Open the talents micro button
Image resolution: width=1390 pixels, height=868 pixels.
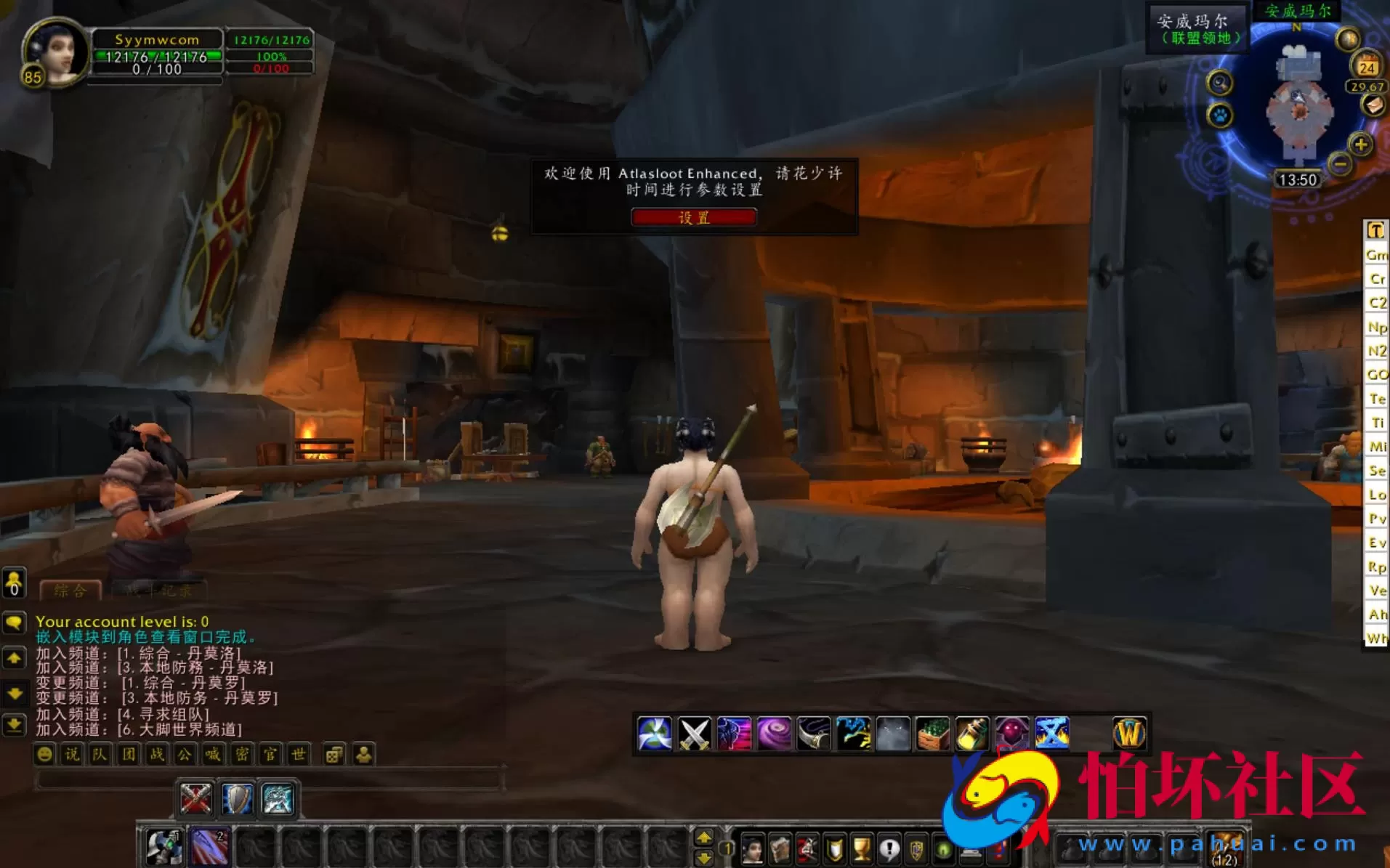(806, 848)
